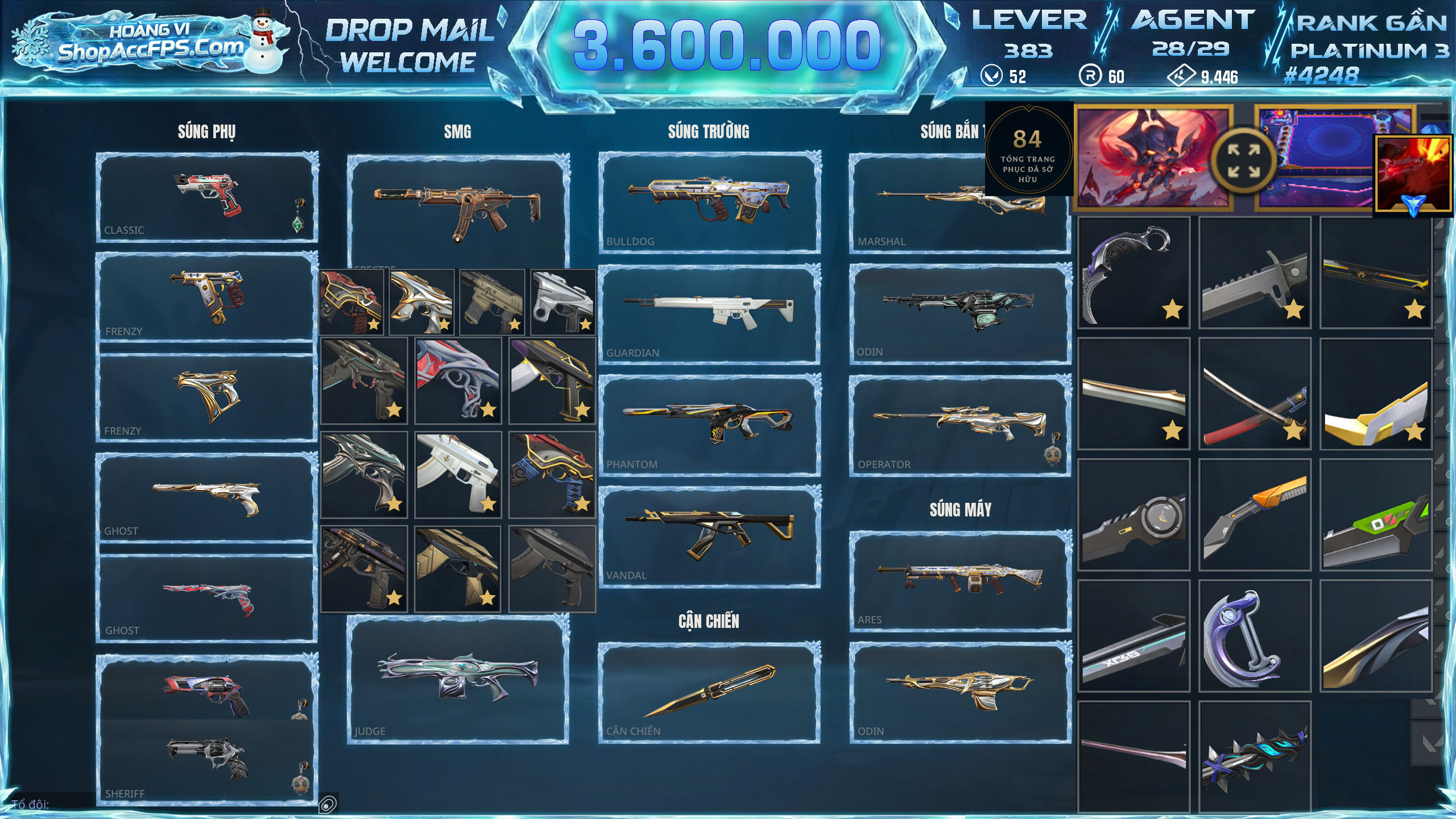
Task: Select the Phantom rifle slot
Action: [709, 424]
